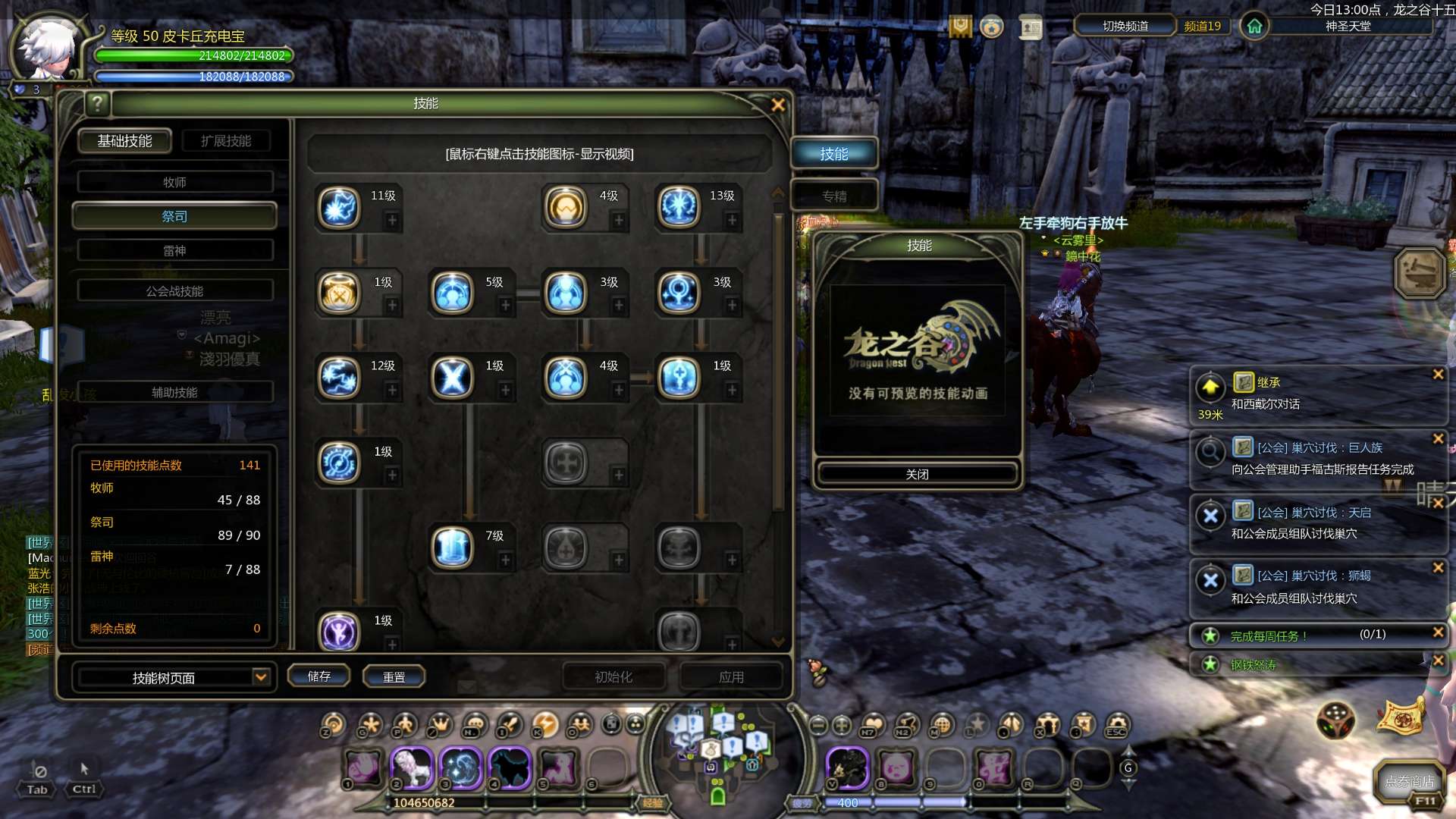Open the 点券商店 cash shop button
1456x819 pixels.
[1409, 781]
